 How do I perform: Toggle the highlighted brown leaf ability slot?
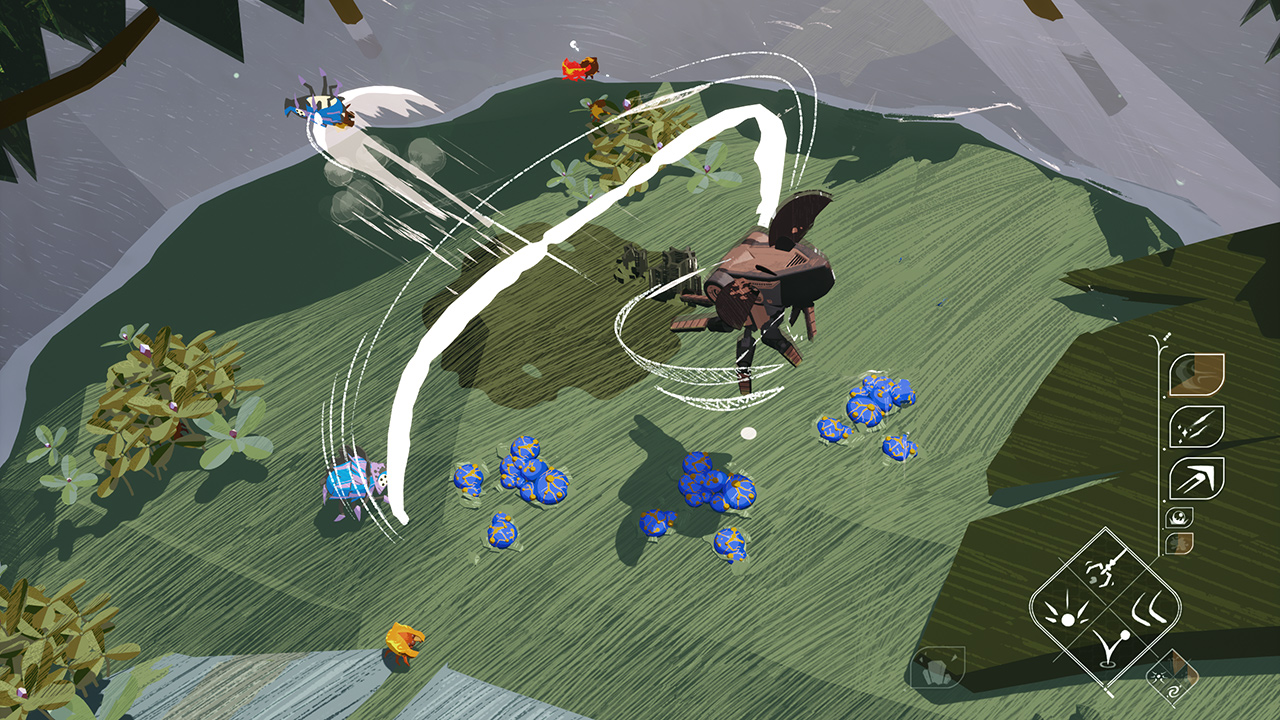coord(1197,375)
